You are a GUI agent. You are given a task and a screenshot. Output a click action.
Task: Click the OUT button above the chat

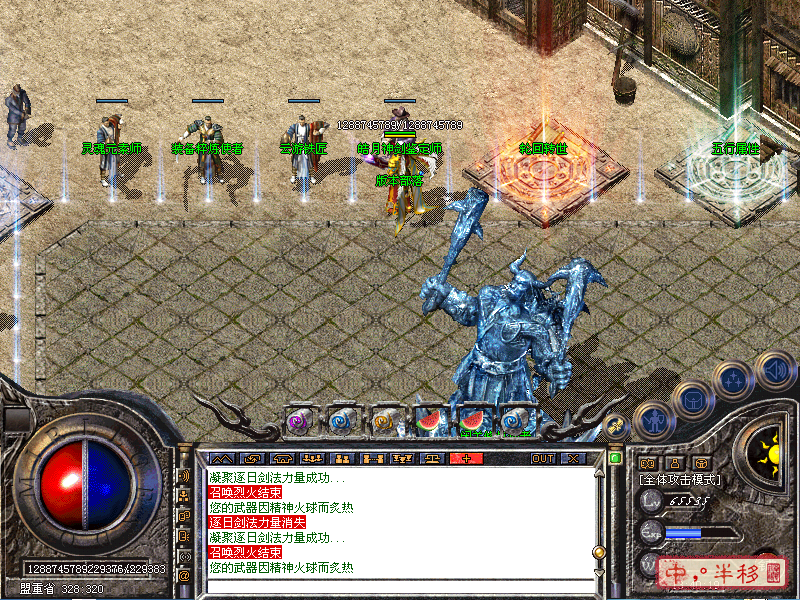pyautogui.click(x=542, y=458)
